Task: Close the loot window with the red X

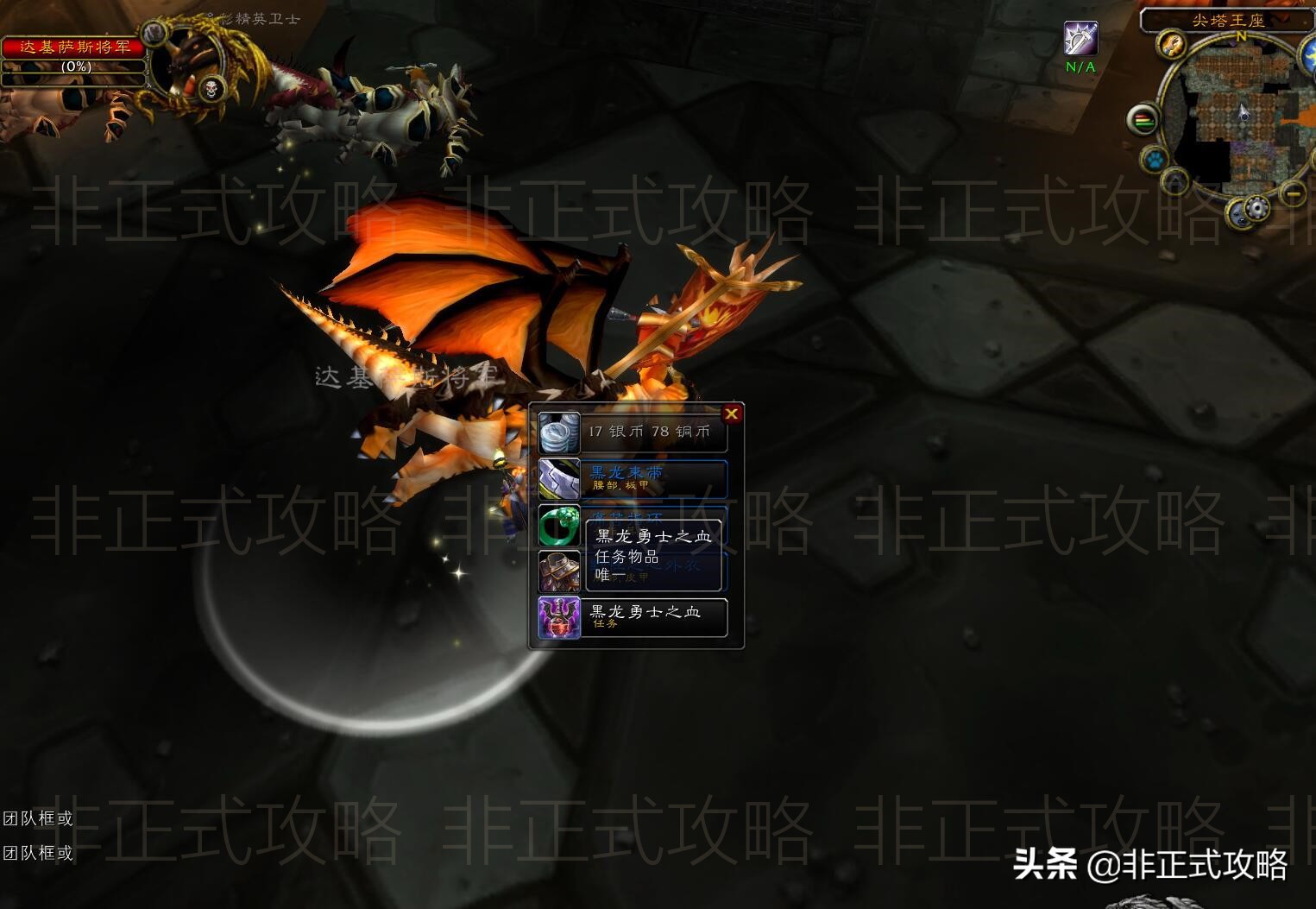Action: click(x=732, y=413)
